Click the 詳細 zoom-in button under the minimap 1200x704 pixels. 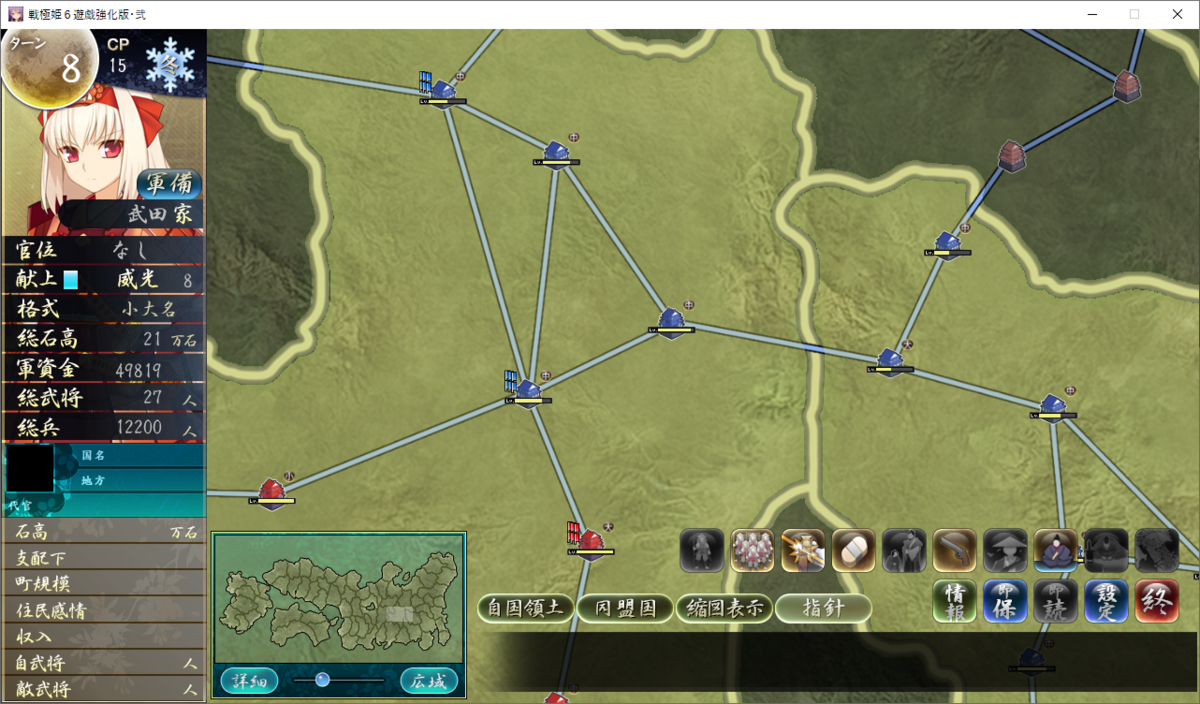click(249, 681)
